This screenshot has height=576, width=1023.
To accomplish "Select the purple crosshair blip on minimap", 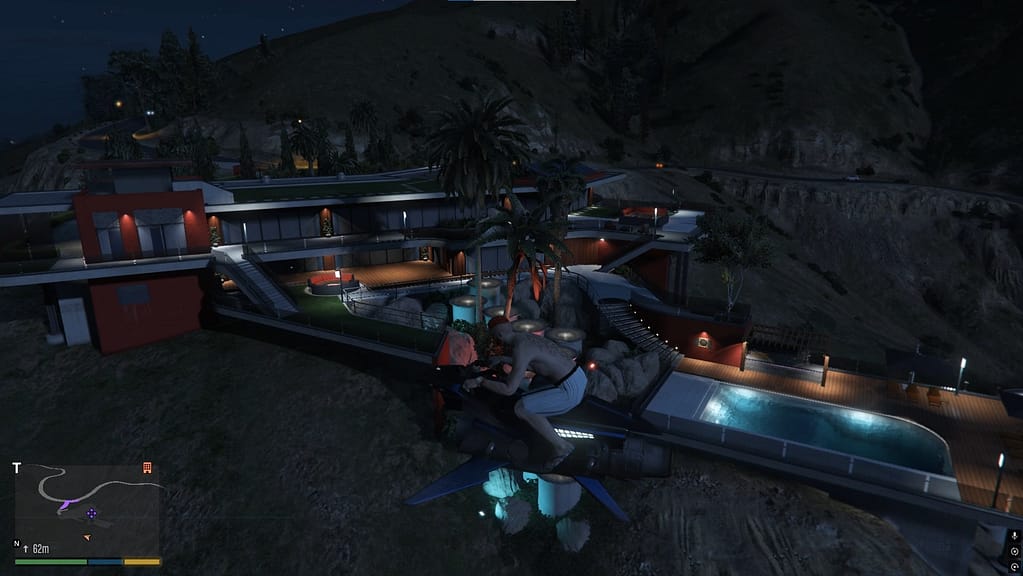I will [x=93, y=513].
